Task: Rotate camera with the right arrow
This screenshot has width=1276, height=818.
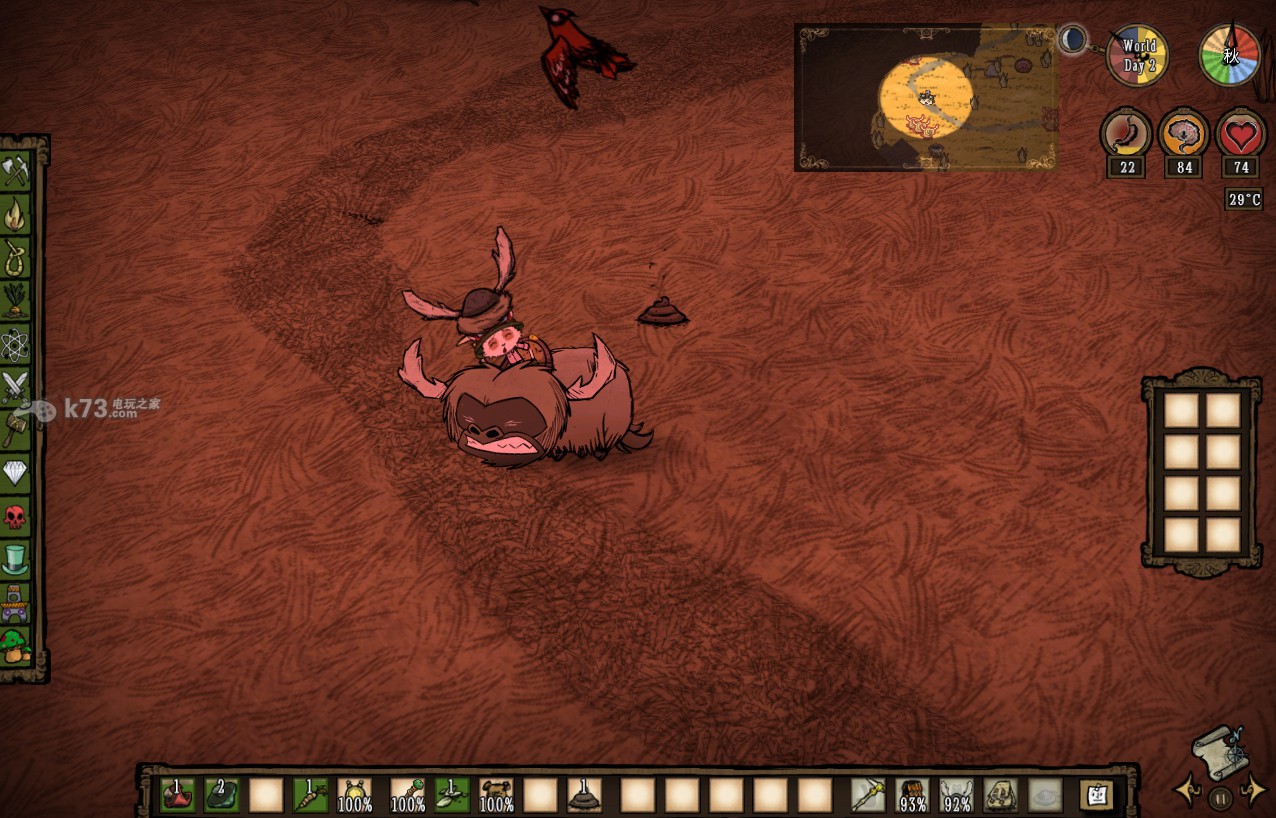Action: pyautogui.click(x=1251, y=791)
